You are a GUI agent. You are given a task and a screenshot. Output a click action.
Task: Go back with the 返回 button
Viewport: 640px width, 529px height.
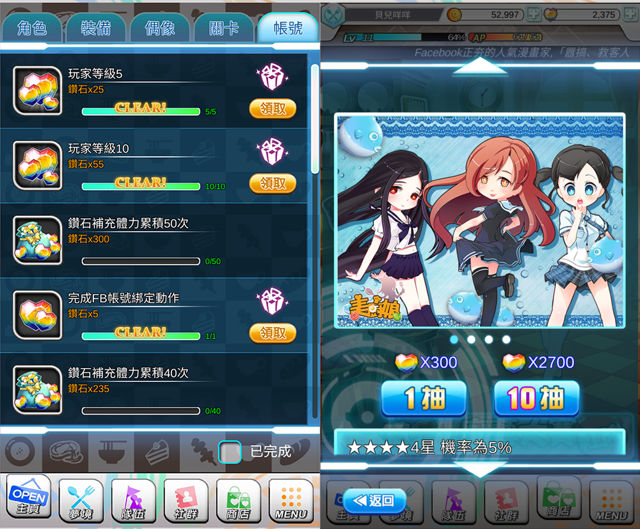click(x=374, y=500)
